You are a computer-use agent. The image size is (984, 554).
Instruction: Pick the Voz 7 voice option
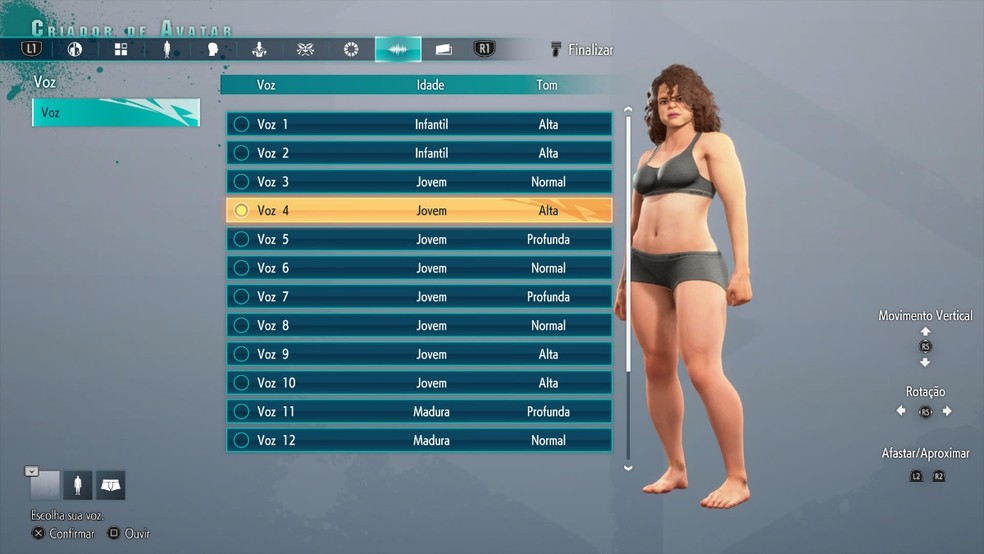418,297
